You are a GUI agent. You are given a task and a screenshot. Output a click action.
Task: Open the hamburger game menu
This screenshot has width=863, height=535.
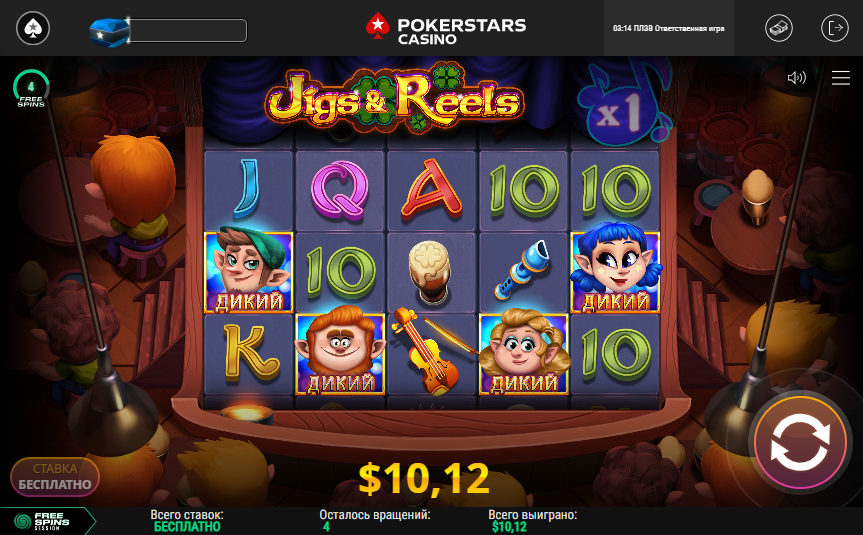[x=840, y=78]
